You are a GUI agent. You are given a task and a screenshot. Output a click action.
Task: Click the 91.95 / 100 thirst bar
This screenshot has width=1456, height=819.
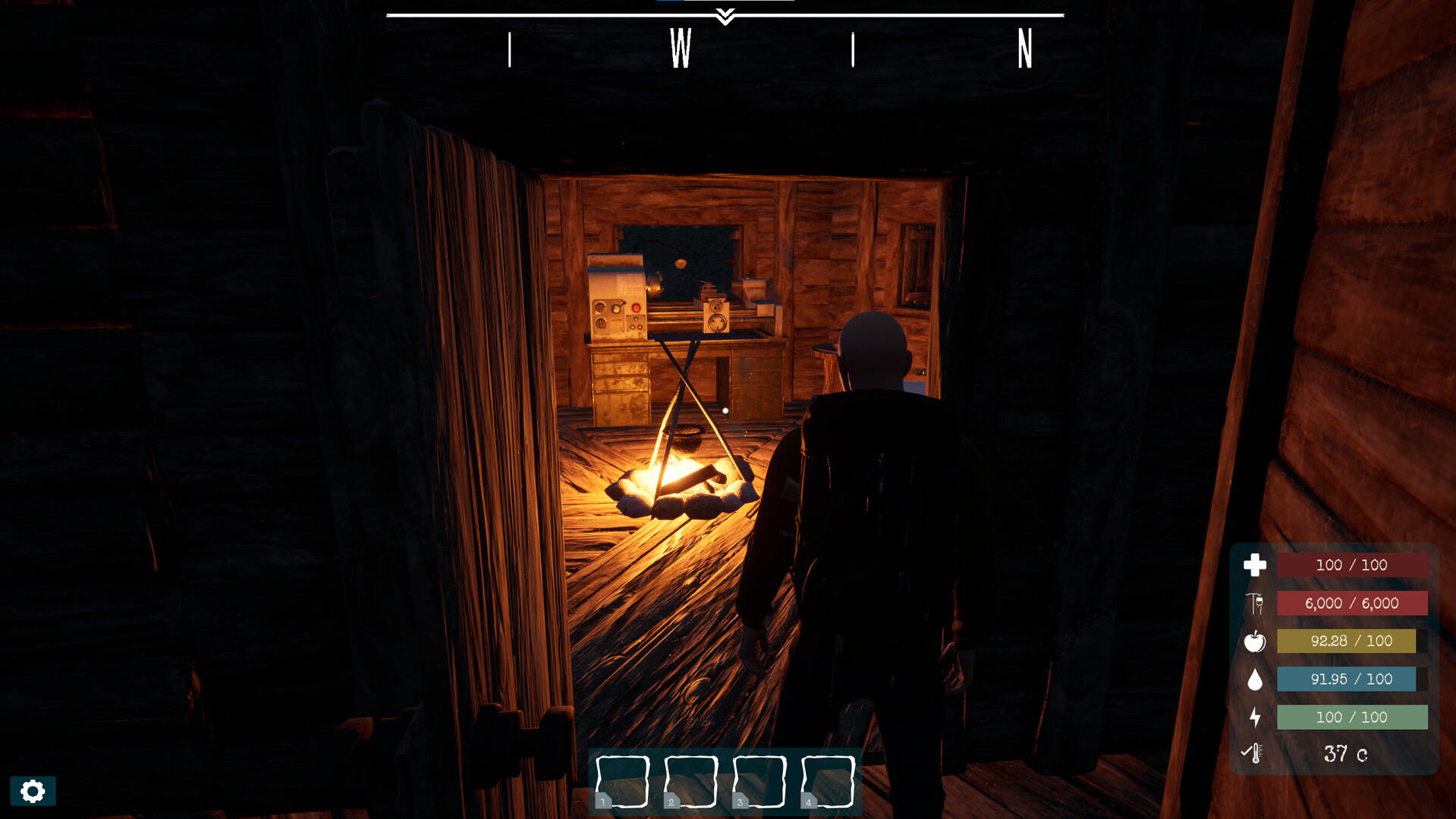click(1348, 679)
